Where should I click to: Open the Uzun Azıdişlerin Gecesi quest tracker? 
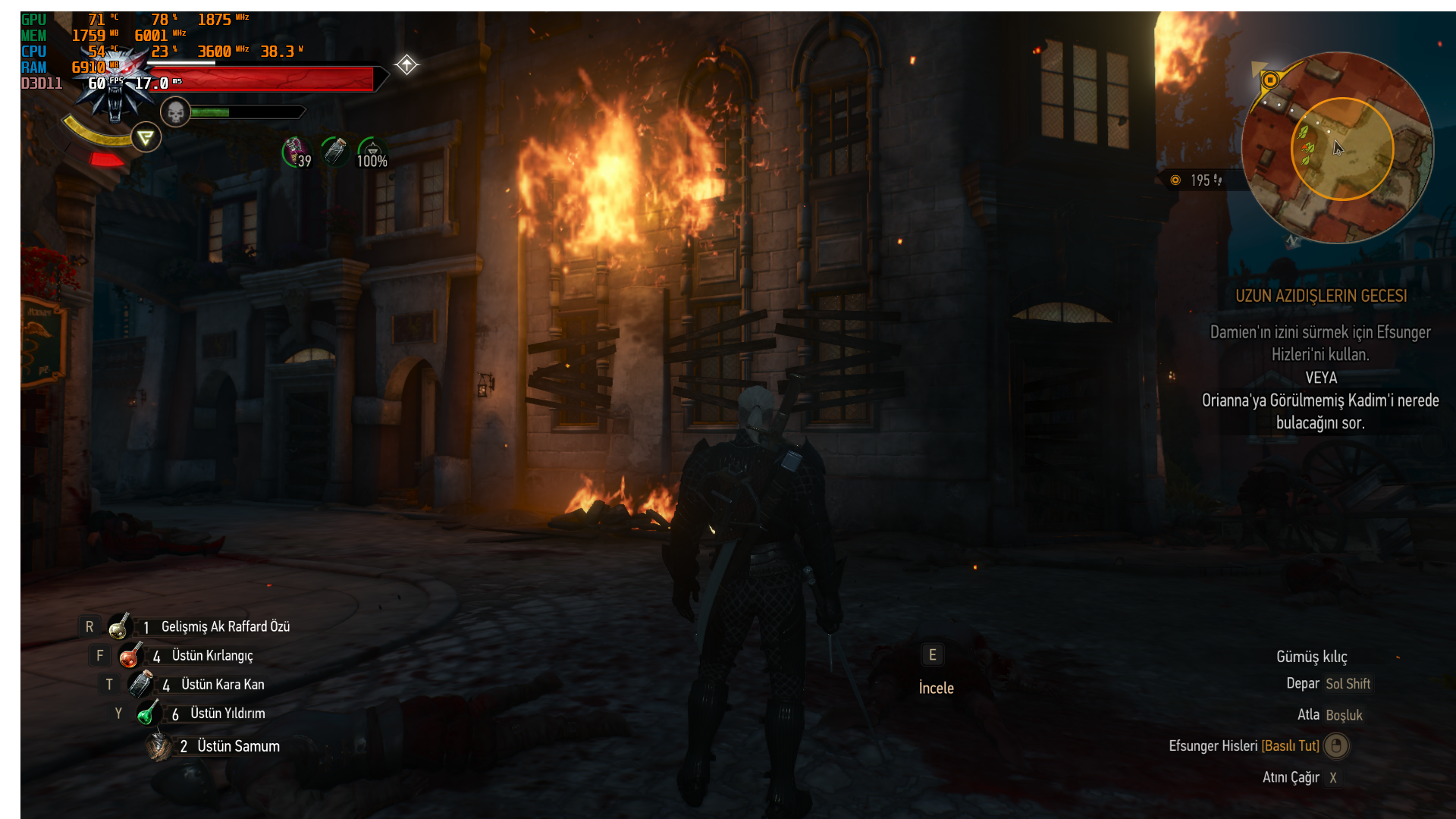click(x=1321, y=296)
